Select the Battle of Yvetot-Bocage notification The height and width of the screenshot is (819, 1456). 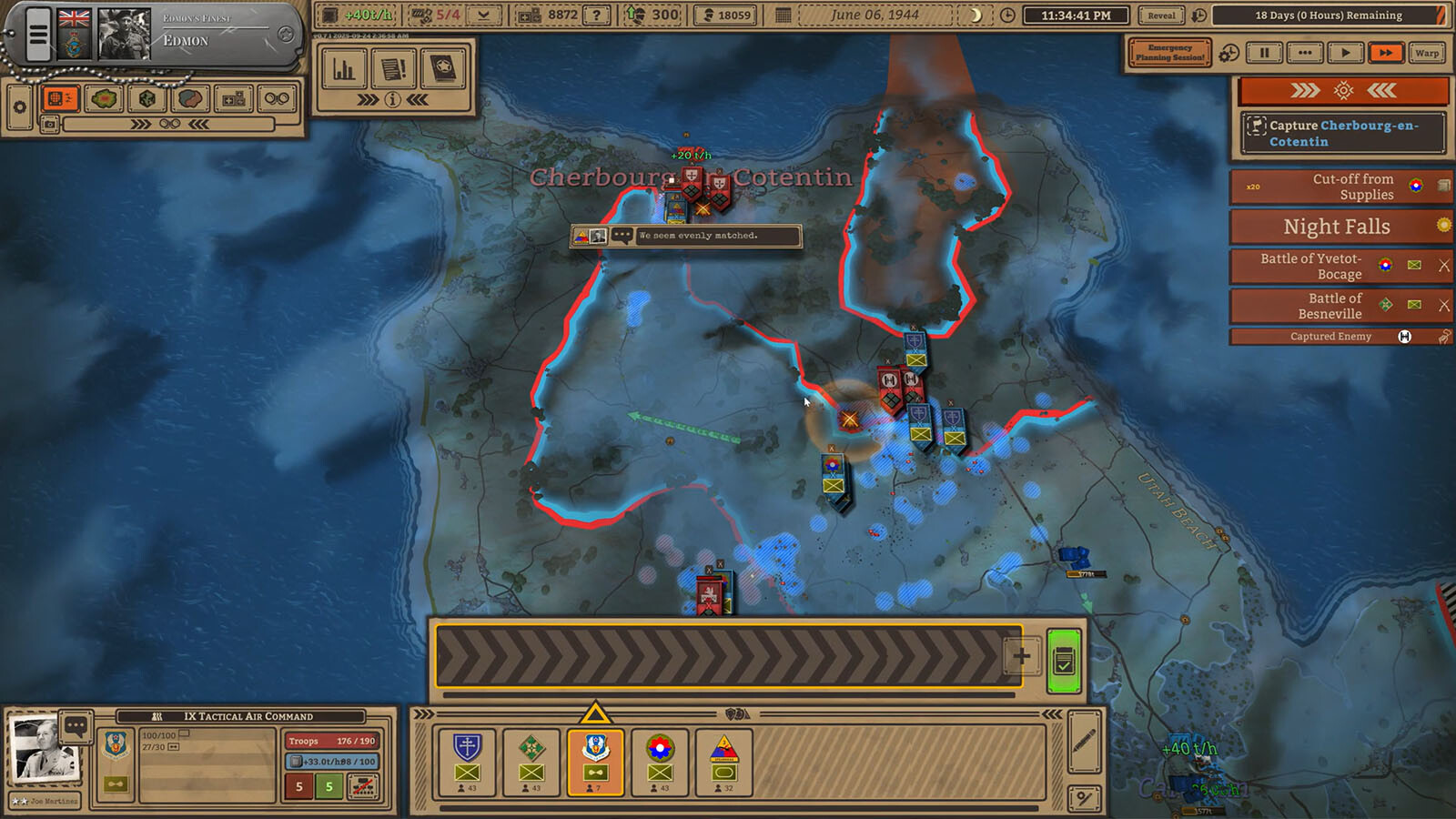tap(1310, 266)
